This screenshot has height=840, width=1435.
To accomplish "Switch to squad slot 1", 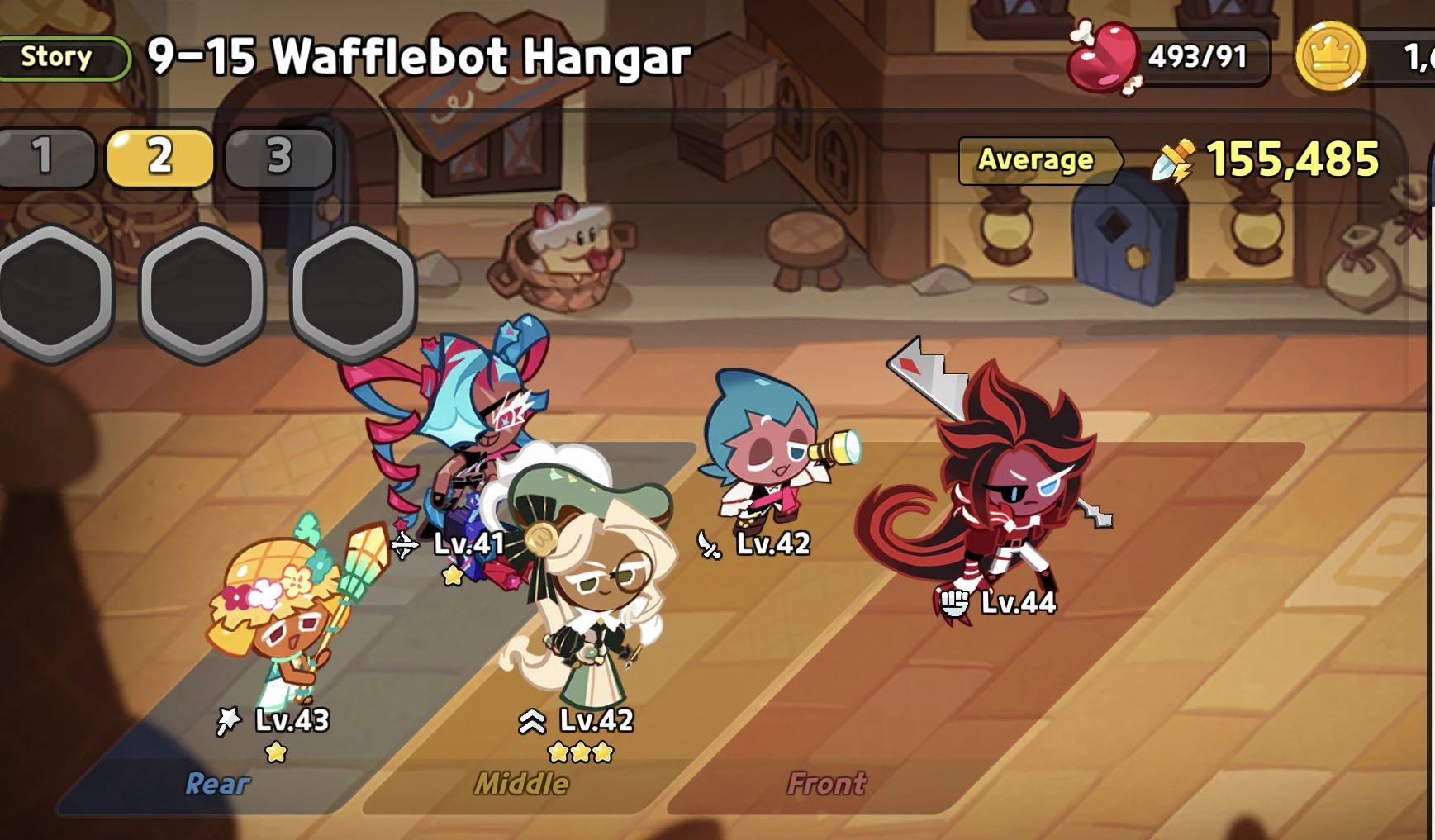I will point(41,156).
